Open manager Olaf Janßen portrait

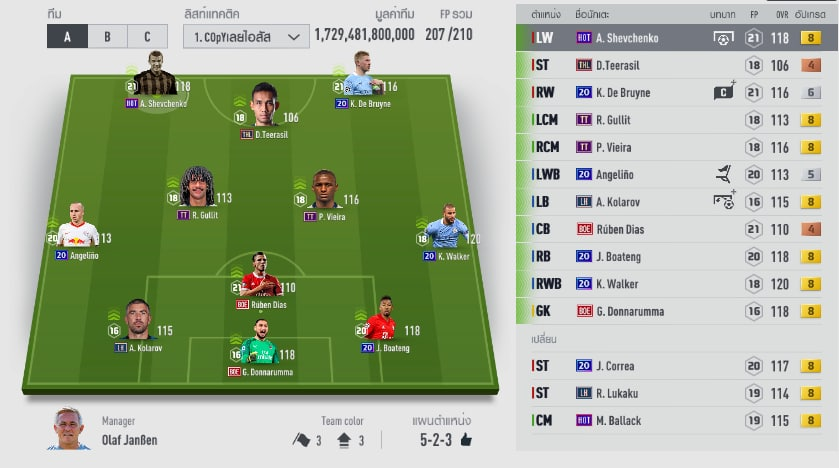[x=68, y=428]
